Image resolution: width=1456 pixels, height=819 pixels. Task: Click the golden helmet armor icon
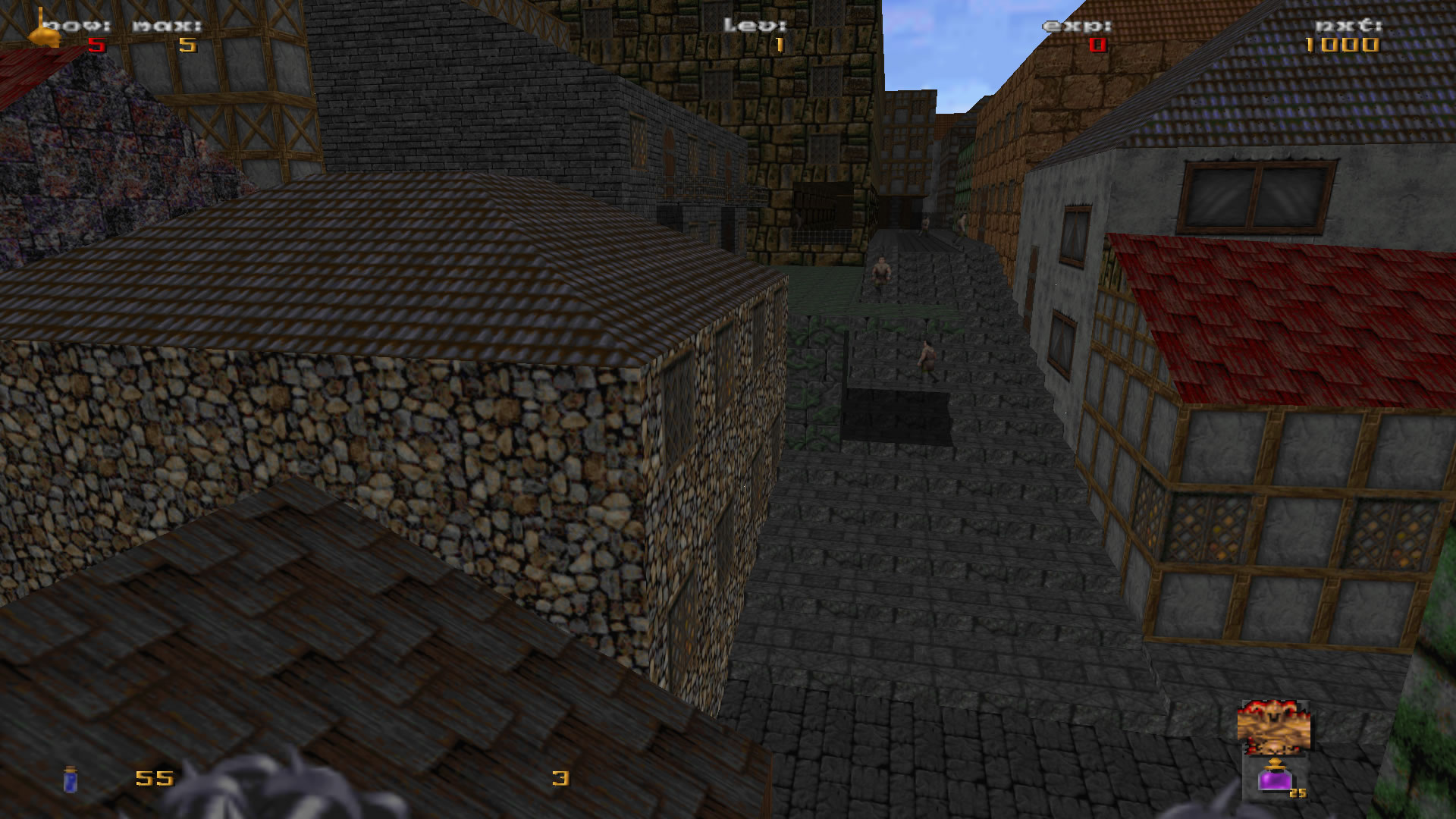click(44, 32)
